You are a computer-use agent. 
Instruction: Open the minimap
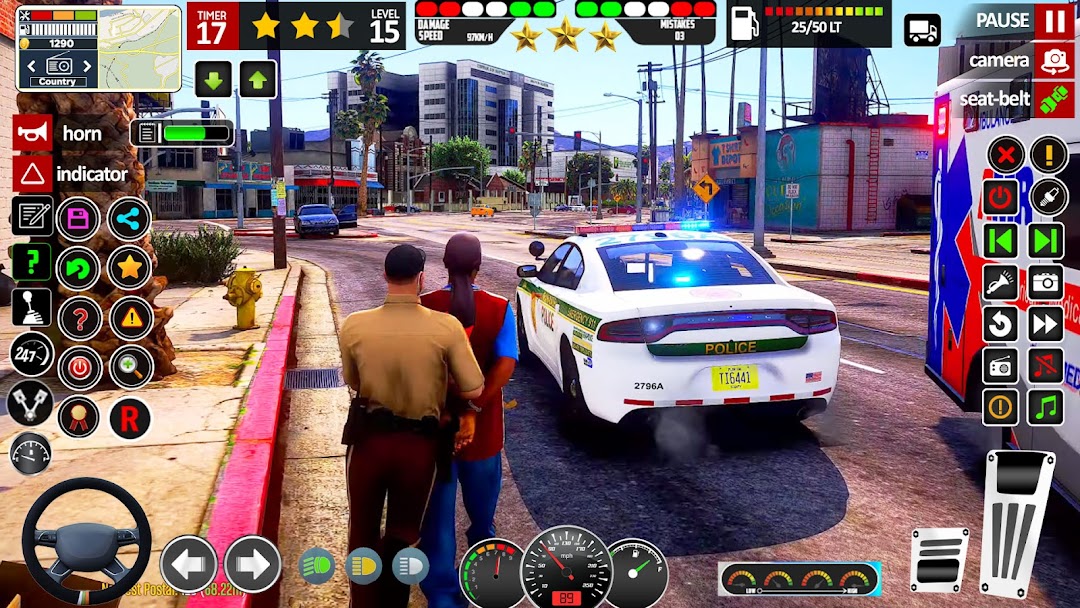(x=139, y=47)
